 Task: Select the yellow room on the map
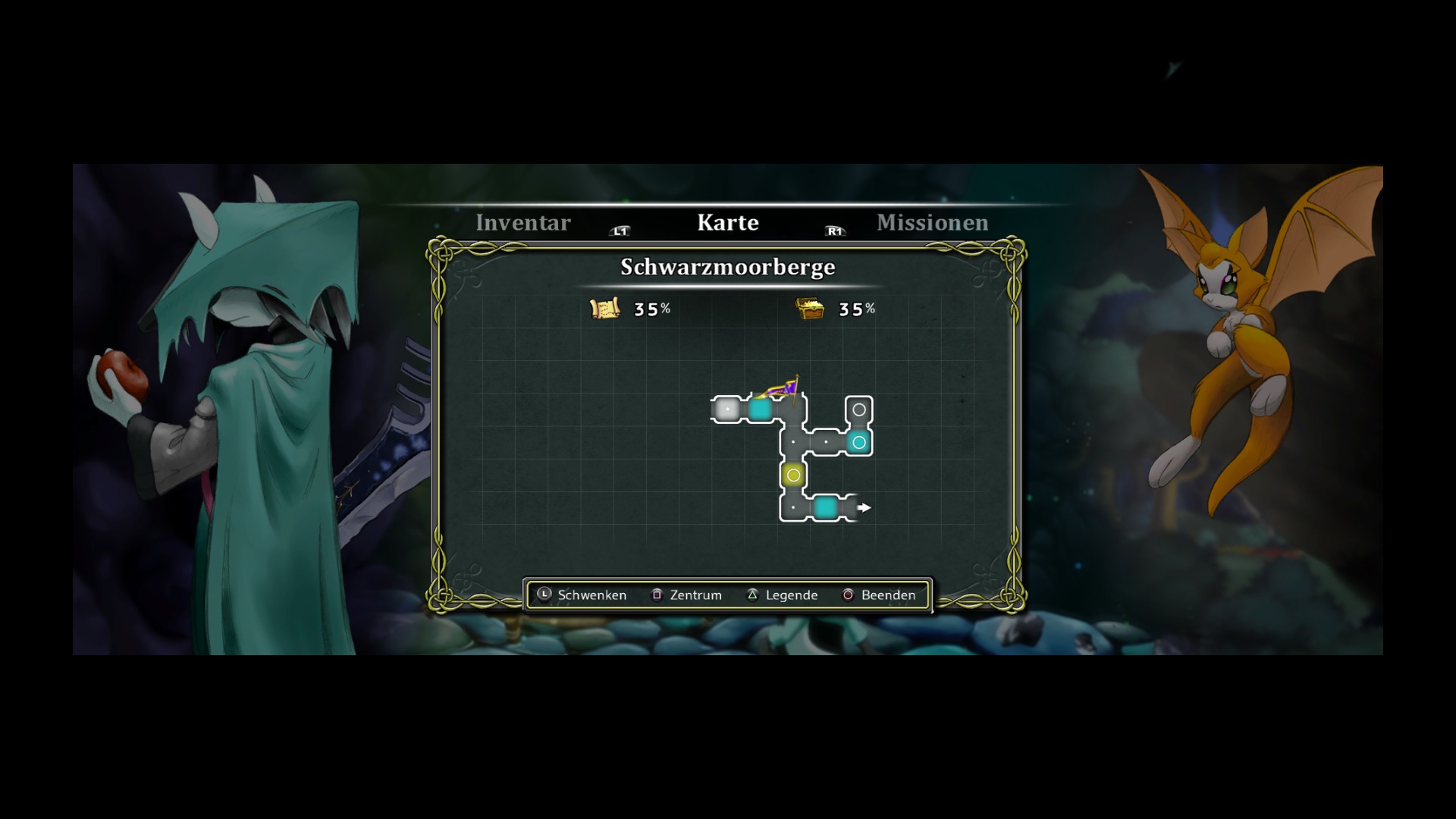point(793,475)
